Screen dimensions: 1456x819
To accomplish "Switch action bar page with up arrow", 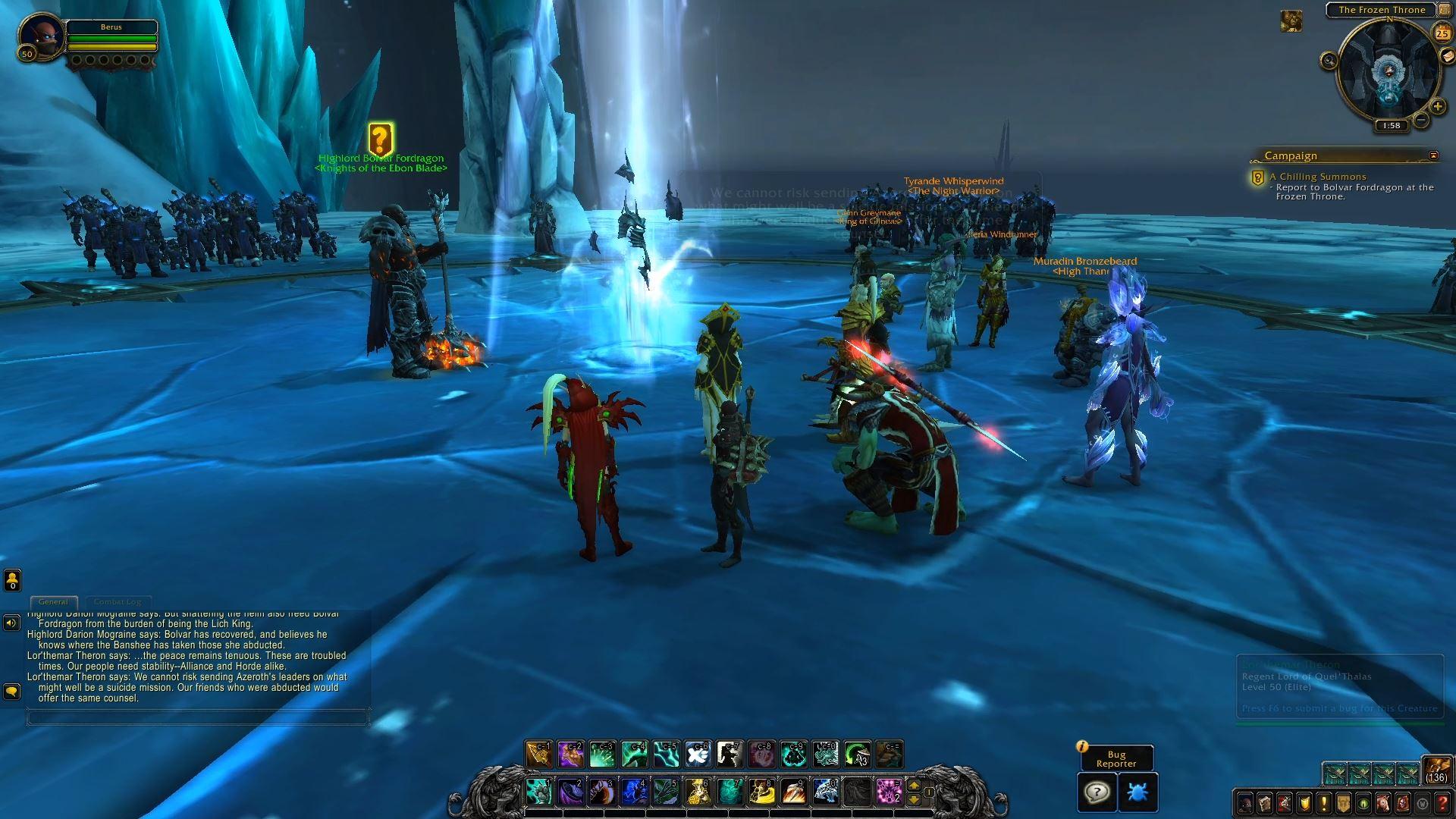I will (914, 785).
